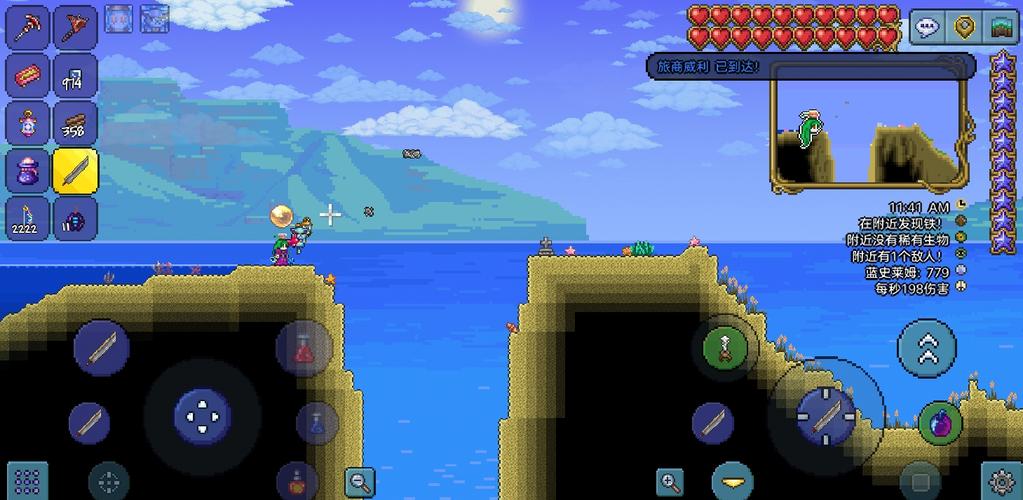1023x500 pixels.
Task: Select the purple potion bag slot
Action: tap(29, 170)
